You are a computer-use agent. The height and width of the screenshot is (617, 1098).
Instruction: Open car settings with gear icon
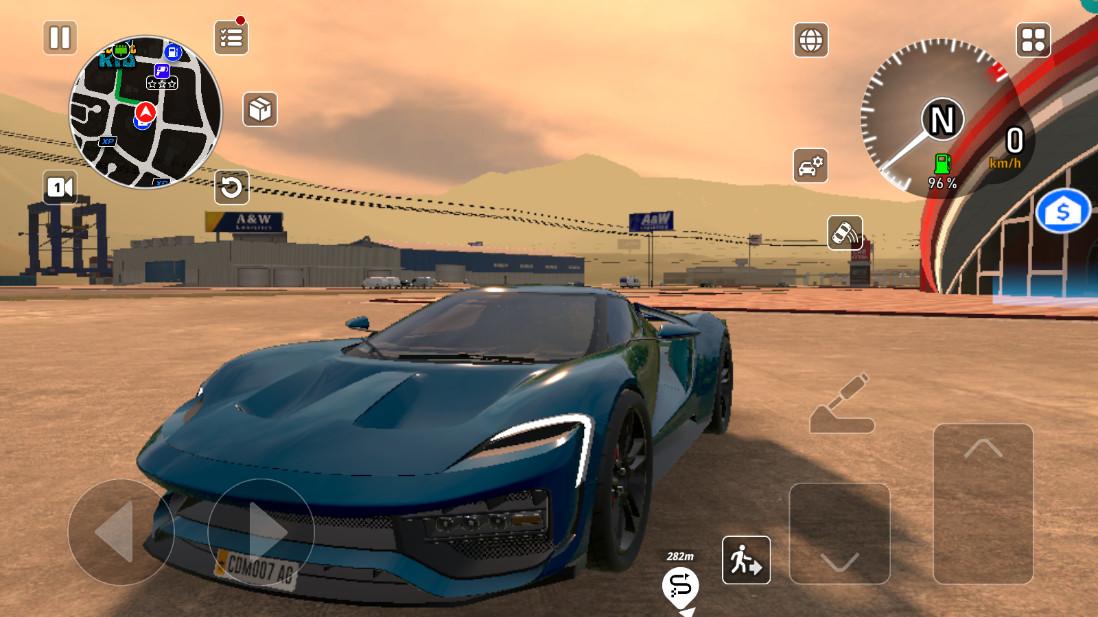point(810,165)
